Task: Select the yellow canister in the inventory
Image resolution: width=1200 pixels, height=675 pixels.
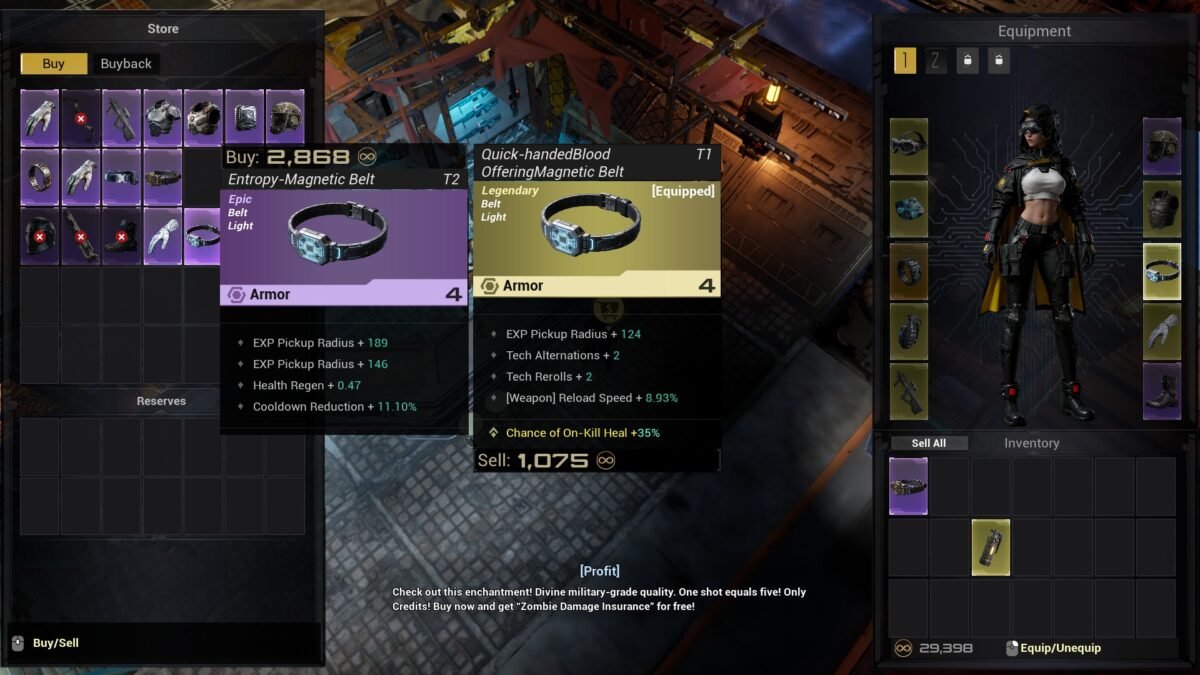Action: 991,547
